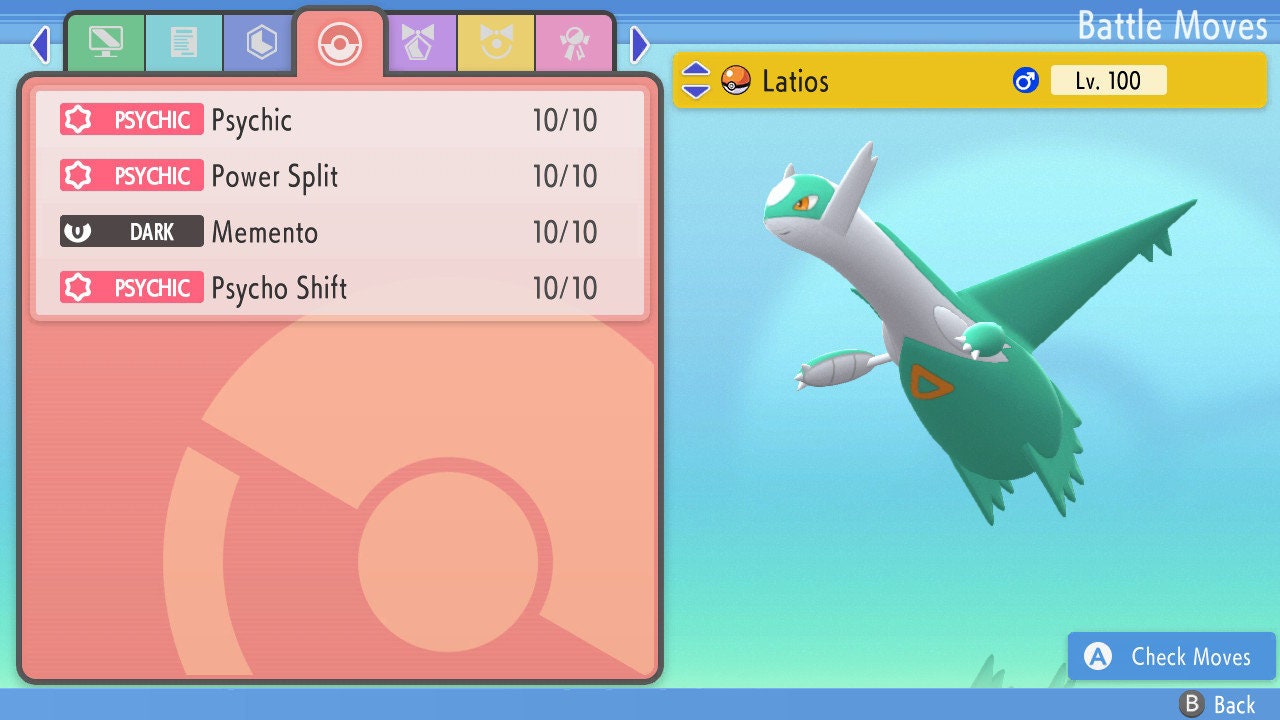Open the teal document notes tab

tap(183, 43)
